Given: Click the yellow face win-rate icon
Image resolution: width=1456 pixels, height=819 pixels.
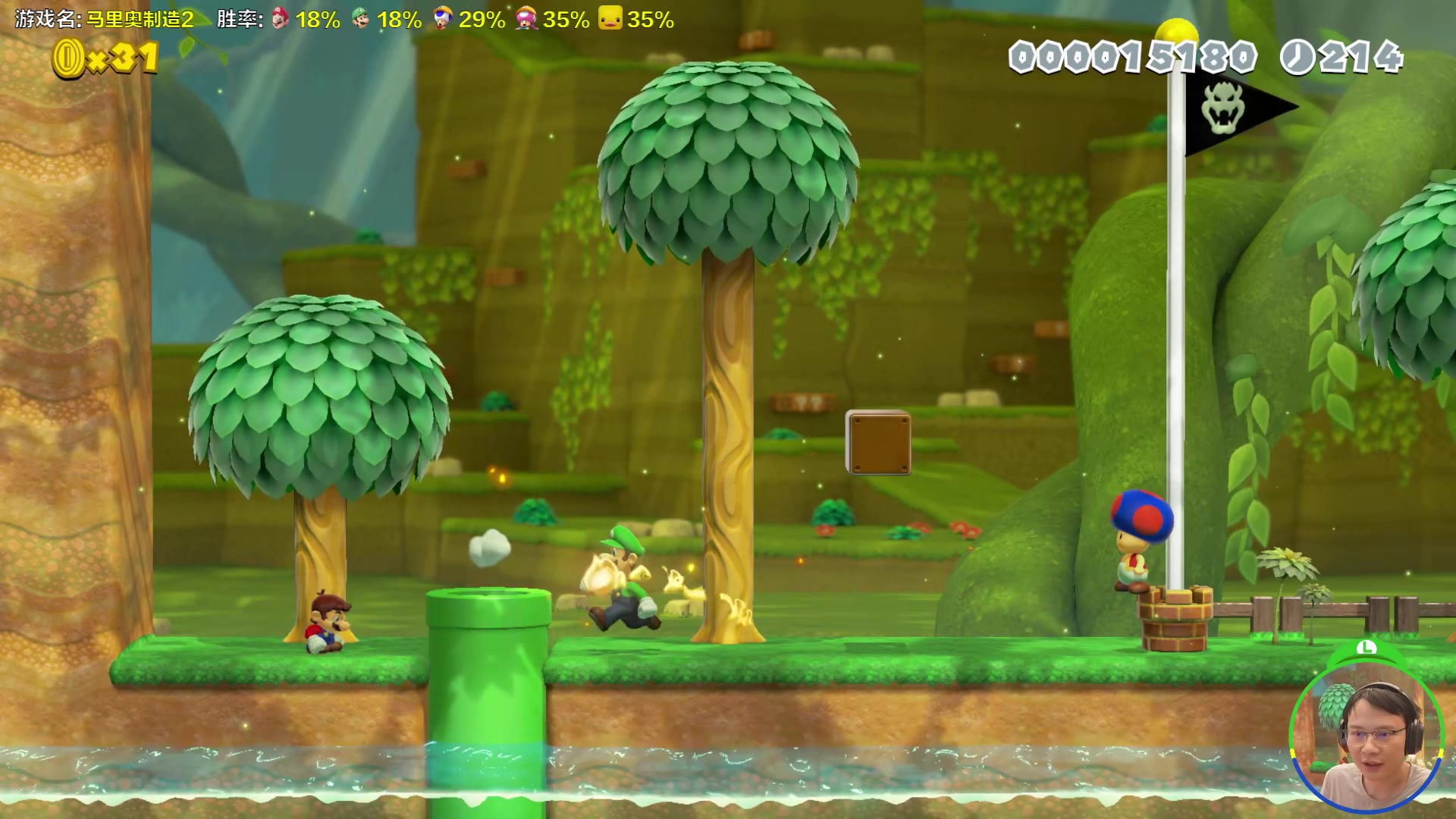Looking at the screenshot, I should click(610, 18).
